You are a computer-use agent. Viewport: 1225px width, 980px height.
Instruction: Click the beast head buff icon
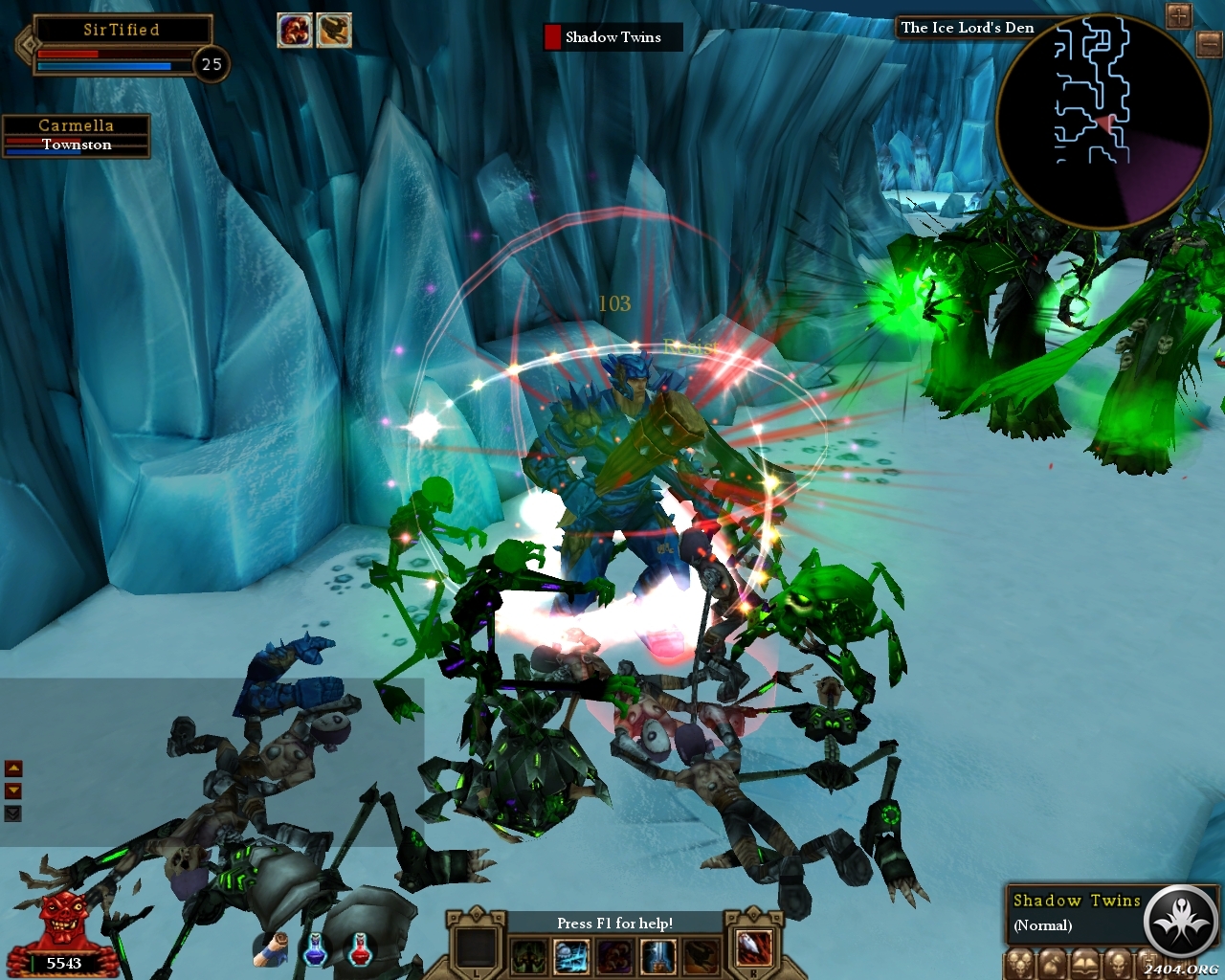tap(334, 31)
